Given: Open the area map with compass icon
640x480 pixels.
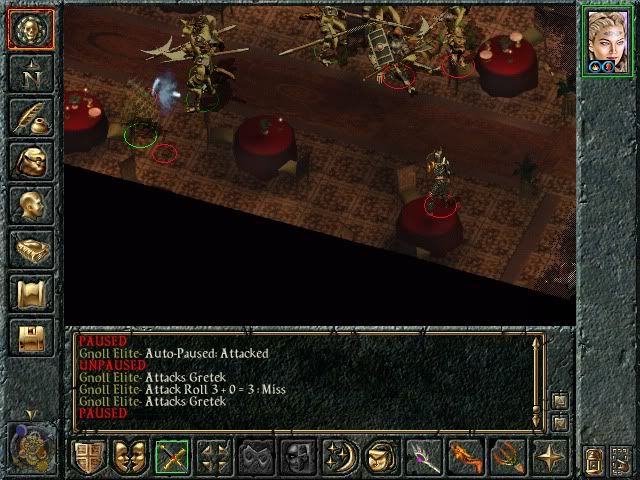Looking at the screenshot, I should tap(30, 72).
